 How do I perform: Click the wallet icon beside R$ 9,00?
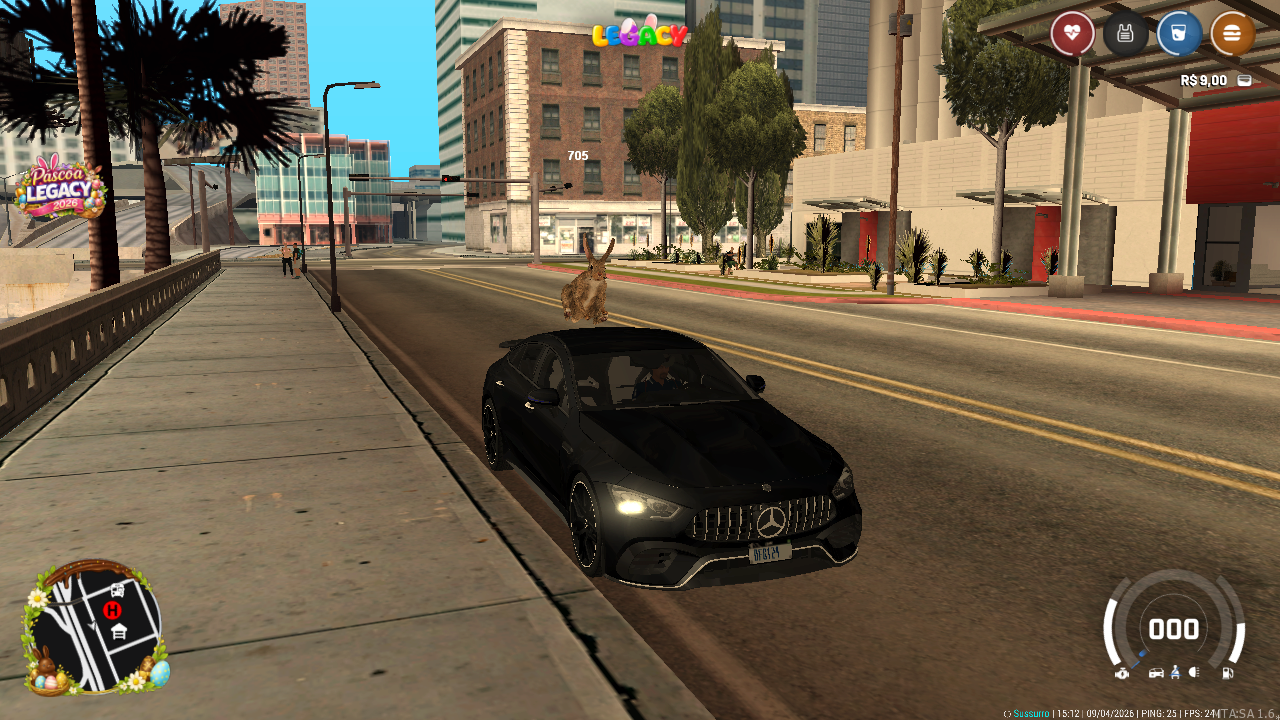click(1244, 80)
